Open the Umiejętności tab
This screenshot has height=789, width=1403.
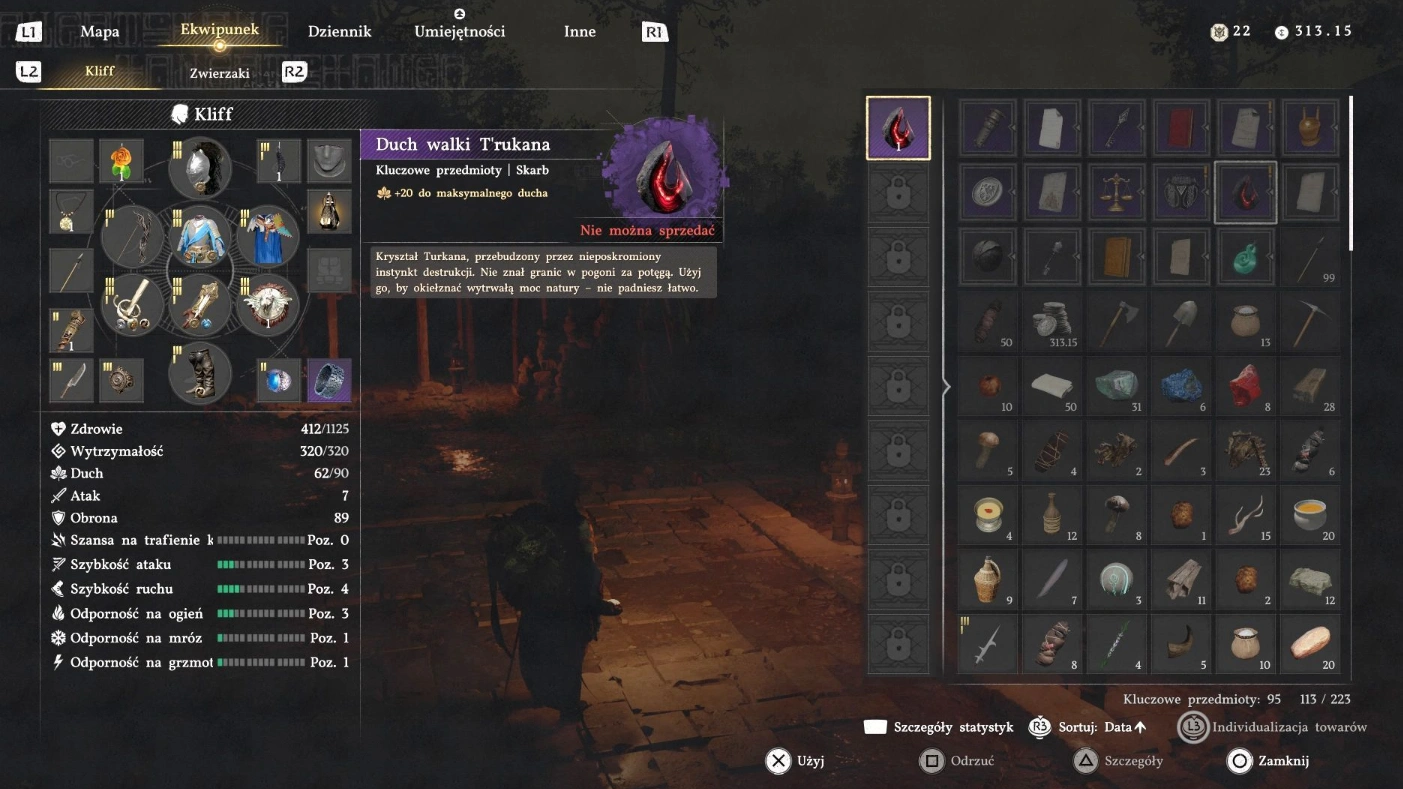click(459, 32)
